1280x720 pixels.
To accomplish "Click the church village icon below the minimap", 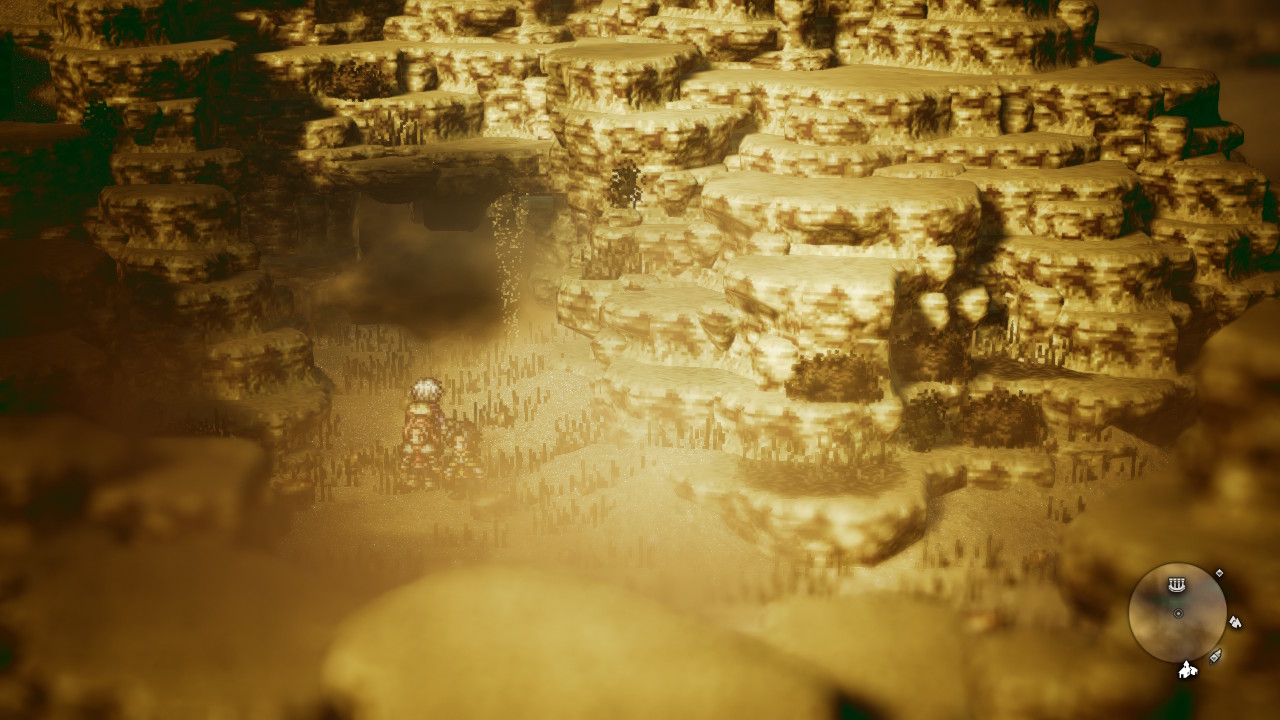I will 1186,671.
